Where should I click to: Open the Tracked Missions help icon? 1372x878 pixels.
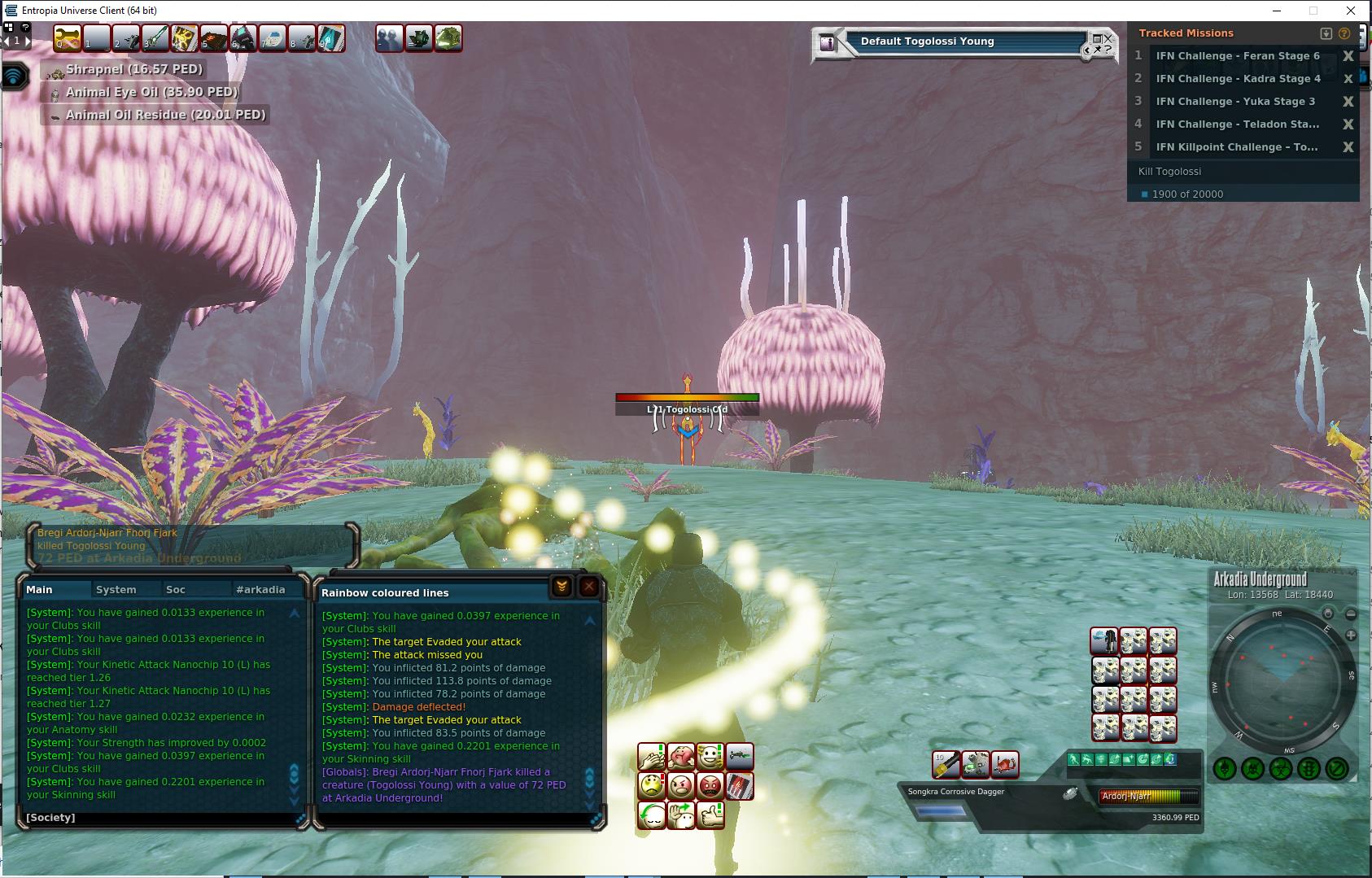[x=1344, y=33]
